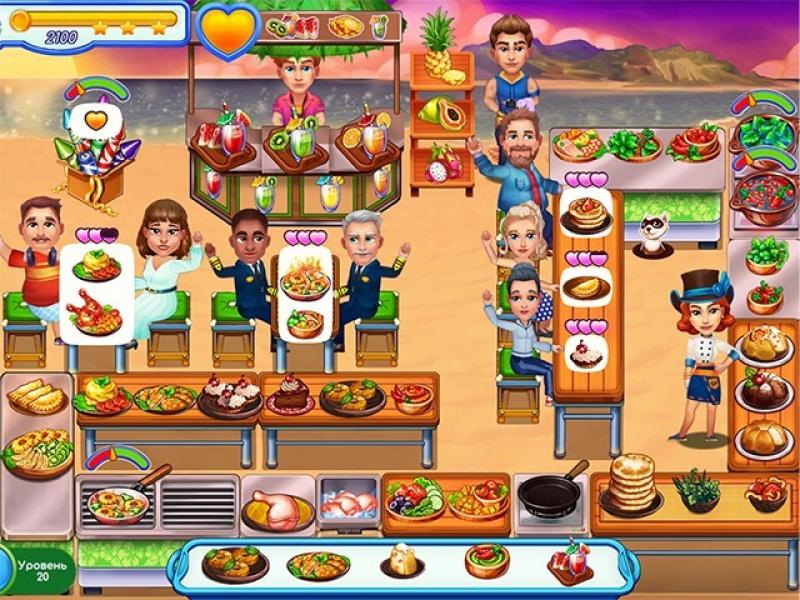
Task: Choose the dragon fruit on the shelf
Action: coord(440,162)
